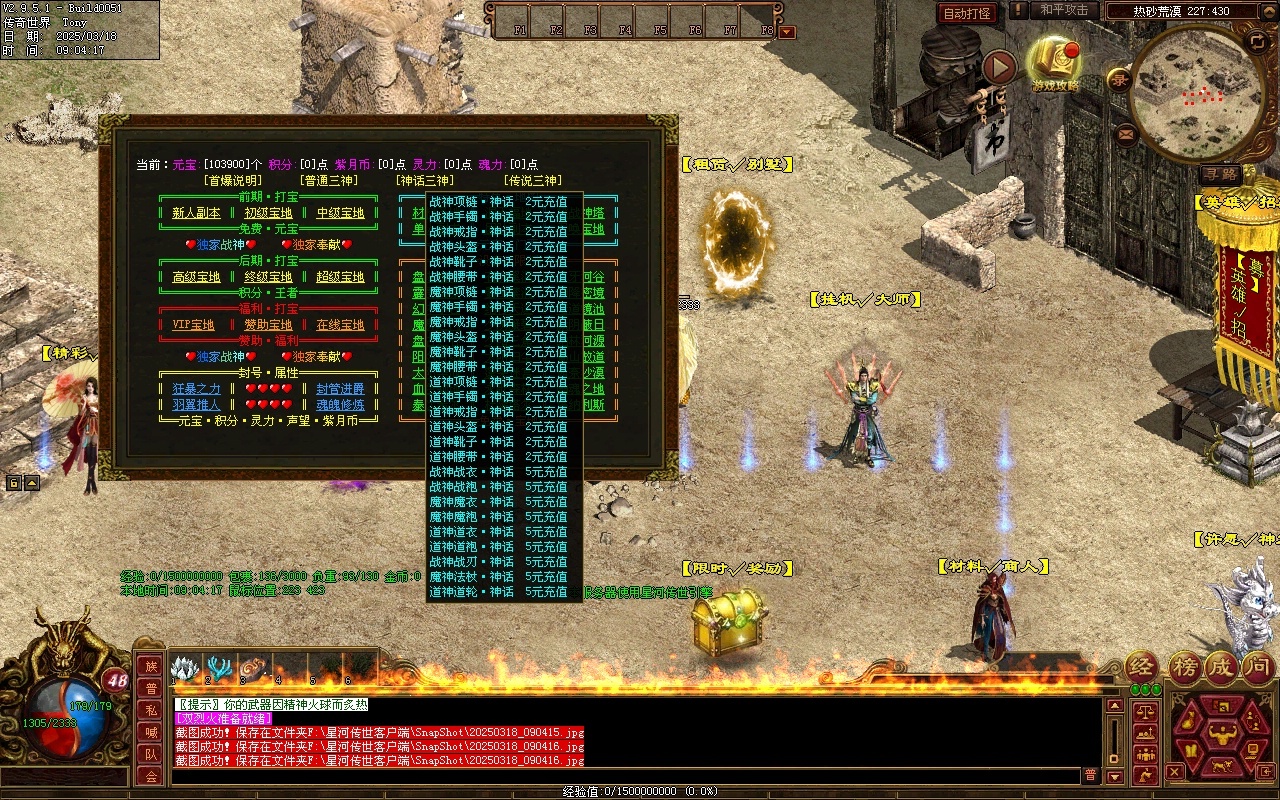Open the 榜 ranking button
The width and height of the screenshot is (1280, 800).
click(1185, 667)
